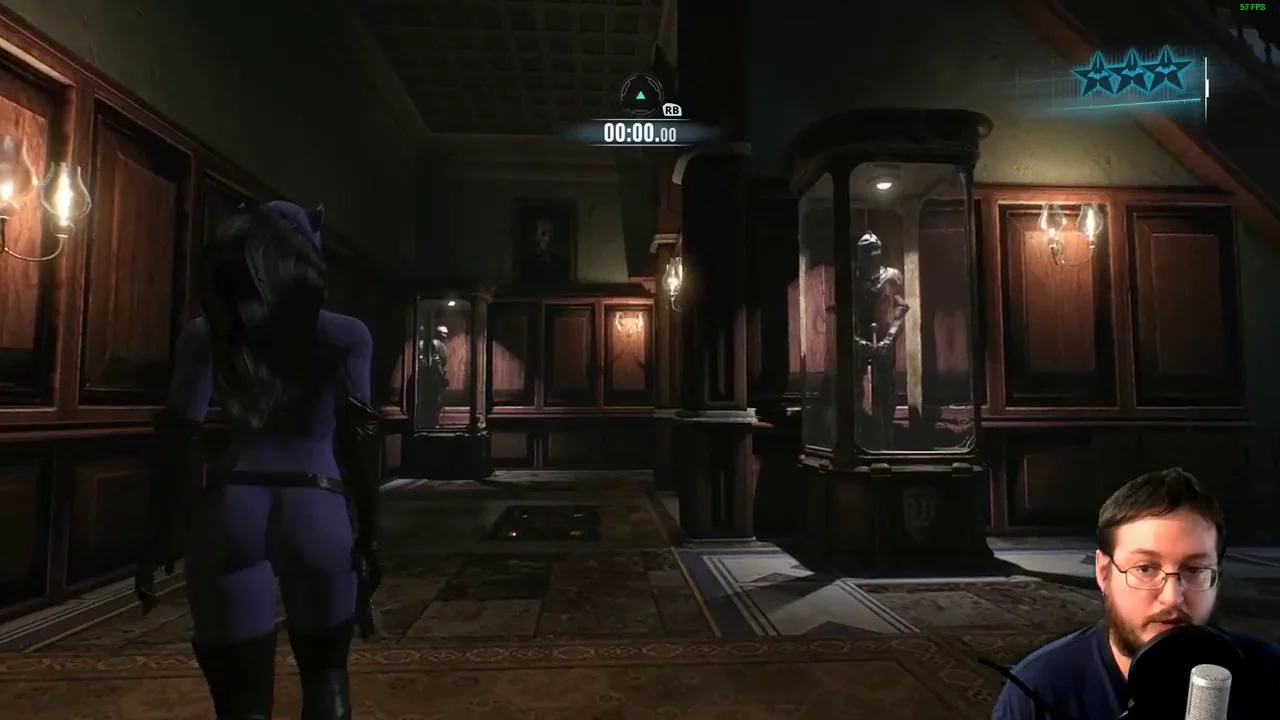Select the three-star medal rating icon
1280x720 pixels.
[1132, 74]
